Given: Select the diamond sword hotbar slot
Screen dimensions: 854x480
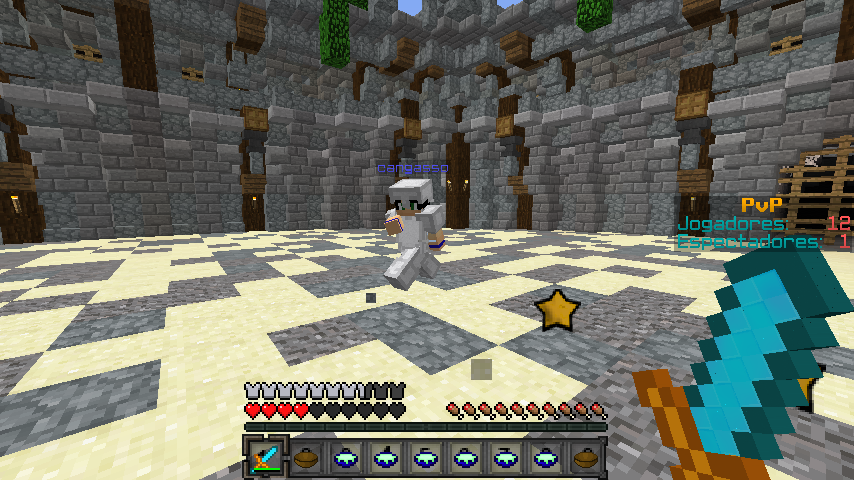Looking at the screenshot, I should click(x=266, y=458).
